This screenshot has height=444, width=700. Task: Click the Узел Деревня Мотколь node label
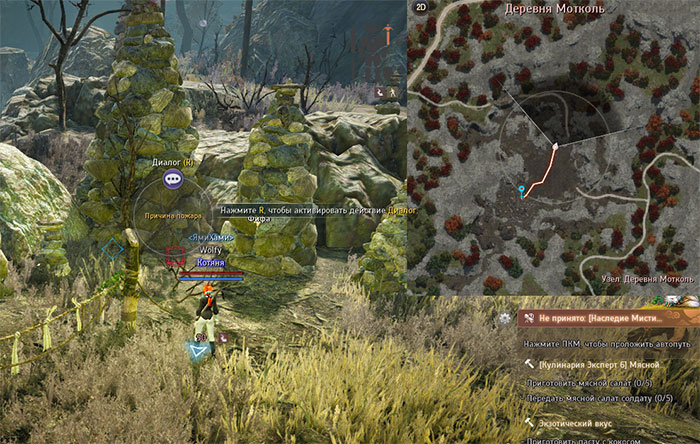645,280
